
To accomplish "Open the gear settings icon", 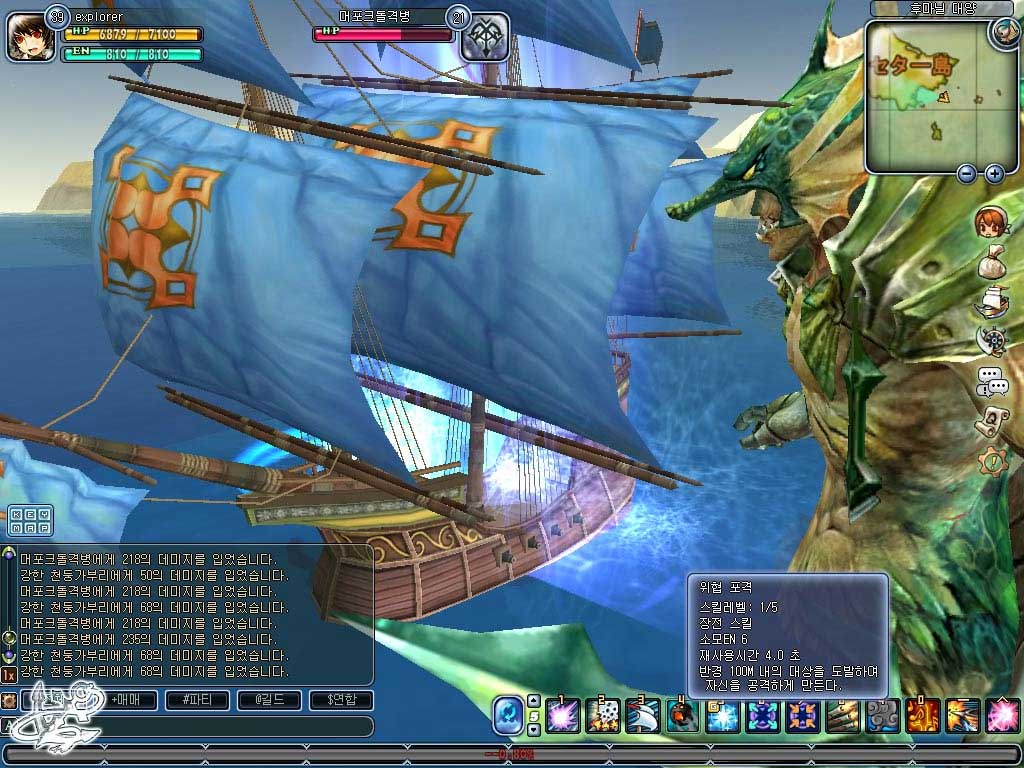I will 991,461.
